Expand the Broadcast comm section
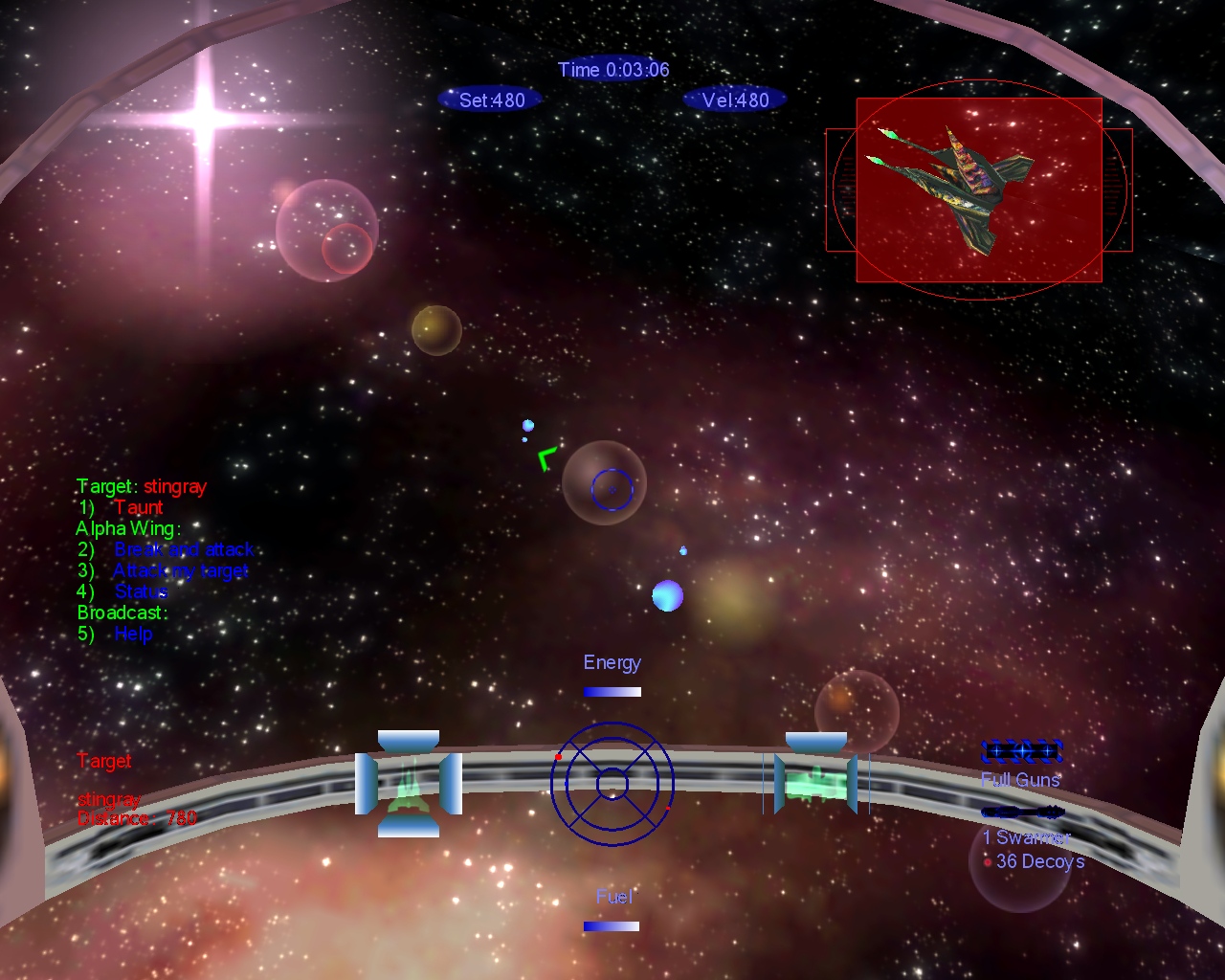 click(x=121, y=612)
